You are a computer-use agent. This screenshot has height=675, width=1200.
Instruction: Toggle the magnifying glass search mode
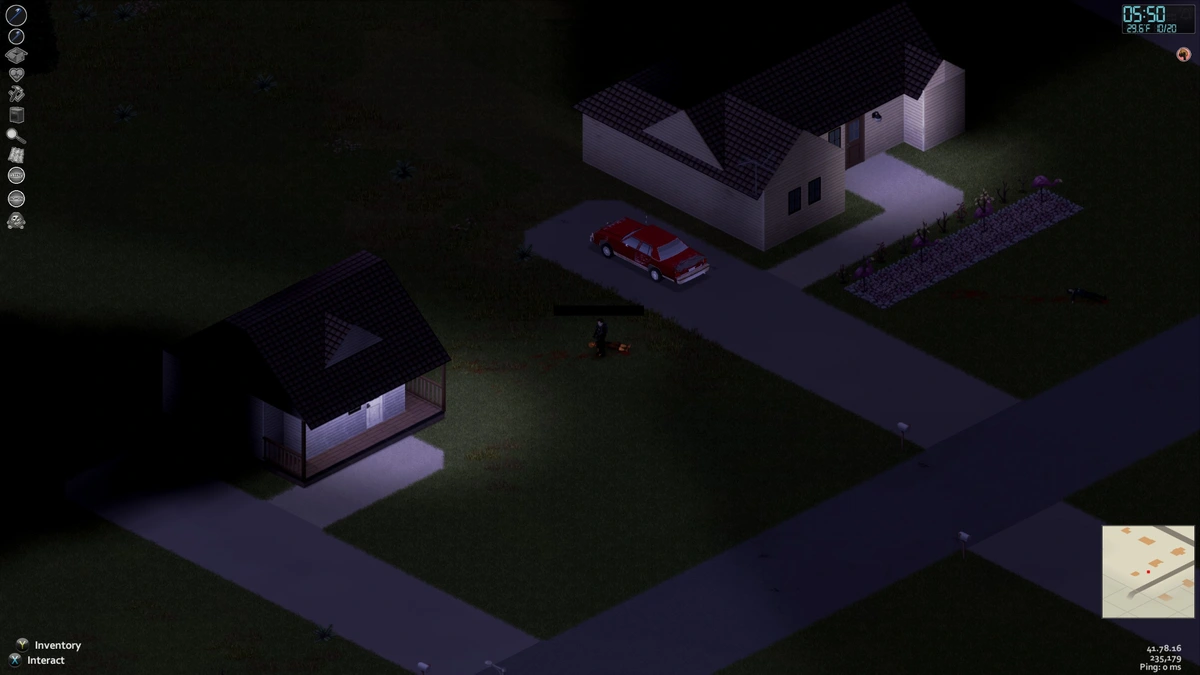pos(16,135)
